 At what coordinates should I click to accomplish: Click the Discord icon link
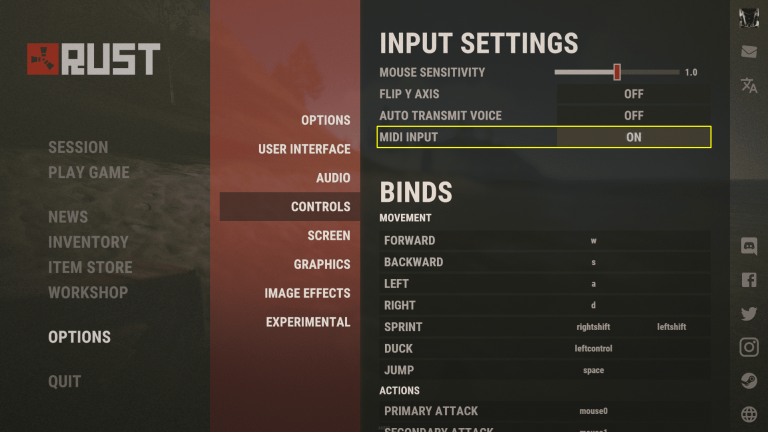[x=749, y=246]
